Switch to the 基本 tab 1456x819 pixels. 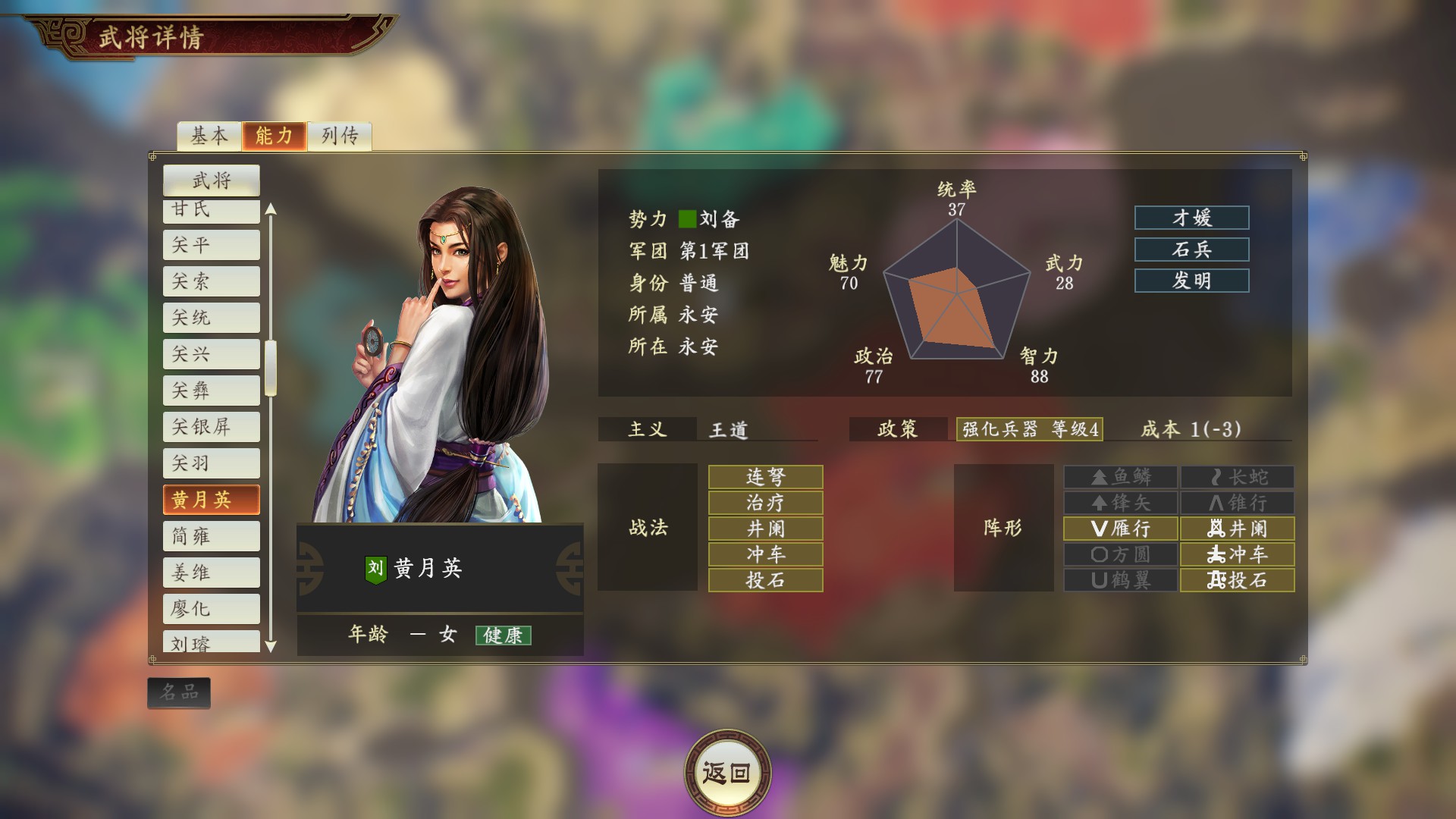click(x=209, y=137)
